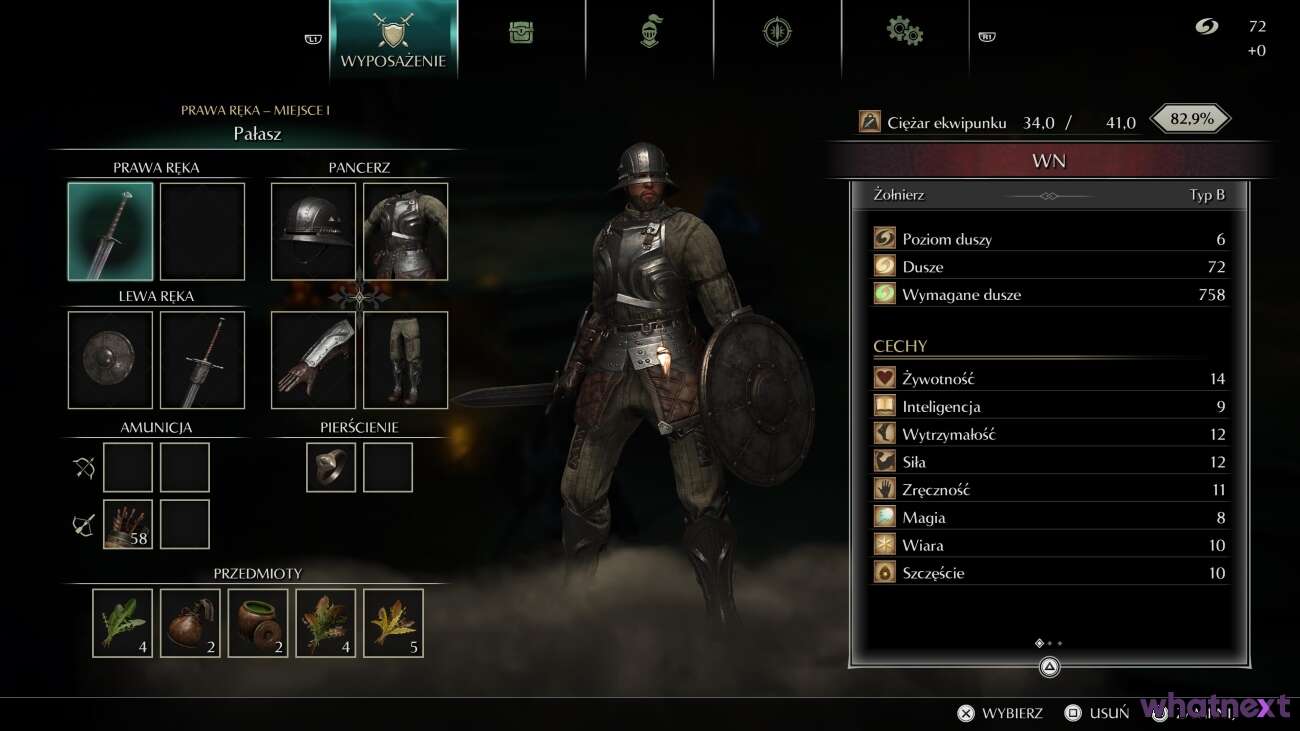1300x731 pixels.
Task: Select the acorn item with quantity 2
Action: click(189, 622)
